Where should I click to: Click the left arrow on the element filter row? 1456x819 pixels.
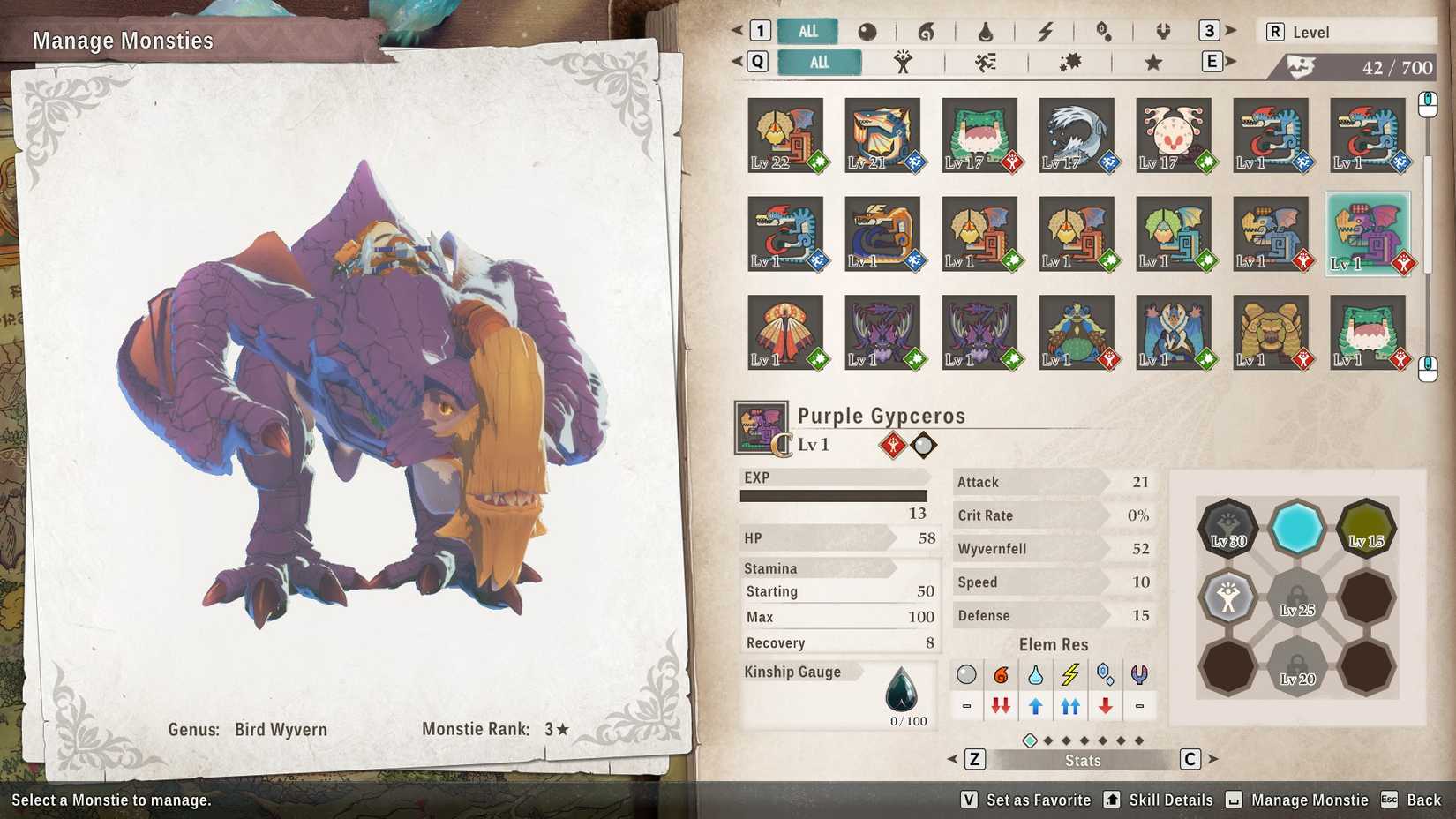click(x=739, y=31)
